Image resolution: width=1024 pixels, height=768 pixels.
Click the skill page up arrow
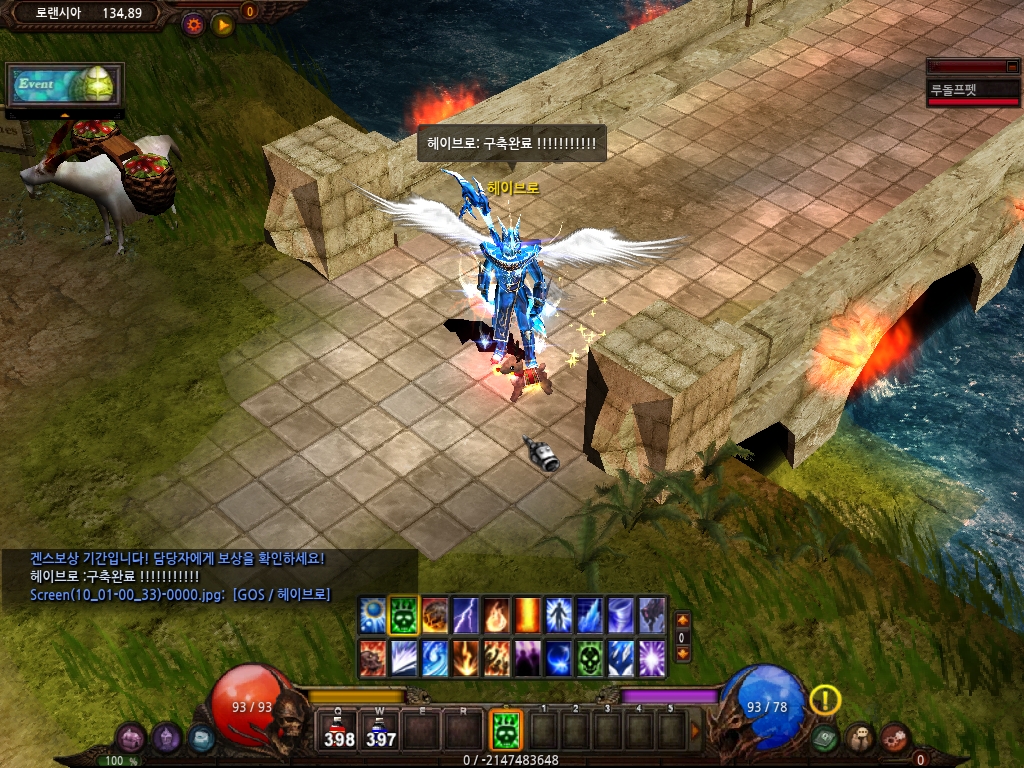coord(683,620)
